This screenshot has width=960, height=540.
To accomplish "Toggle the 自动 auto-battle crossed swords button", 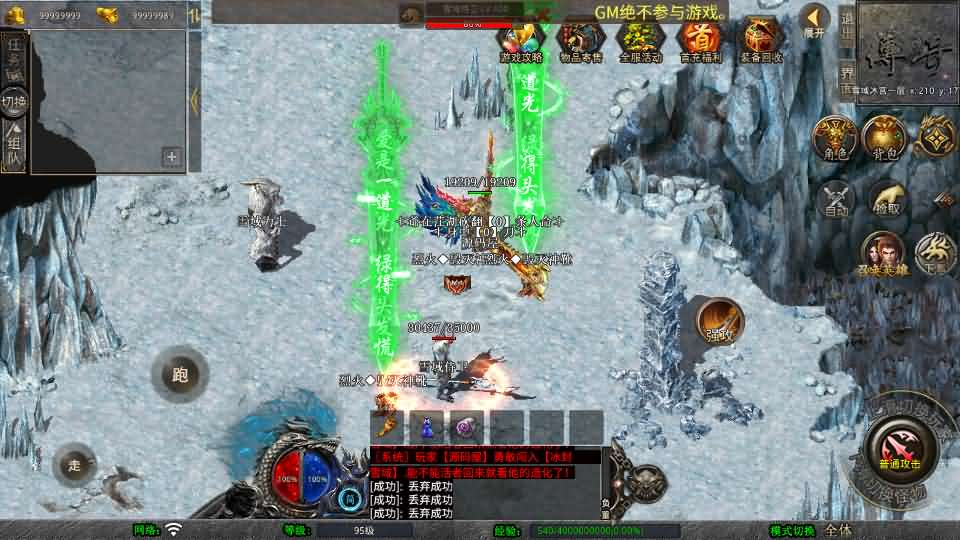I will 836,199.
